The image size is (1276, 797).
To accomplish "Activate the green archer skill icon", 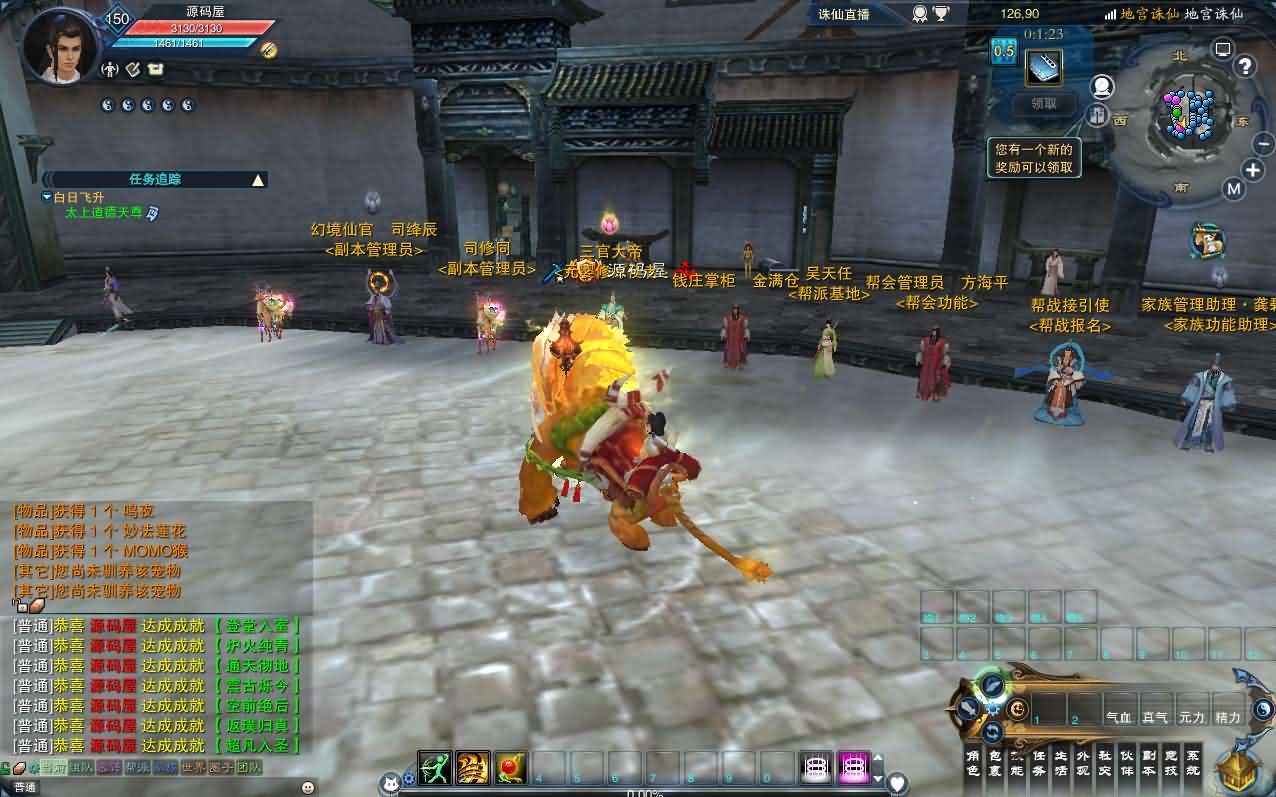I will 435,767.
